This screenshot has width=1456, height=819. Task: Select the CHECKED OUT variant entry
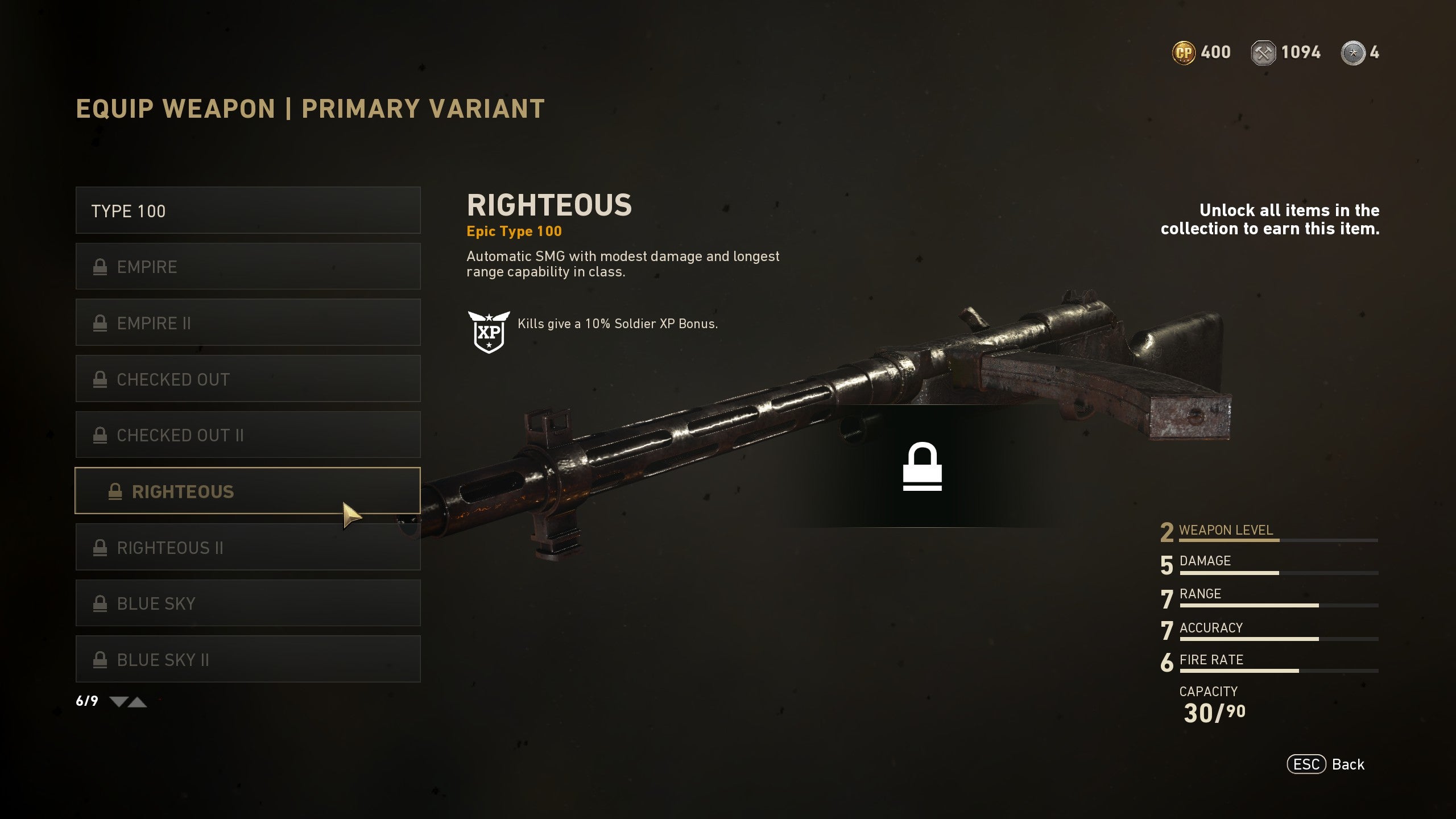(x=247, y=379)
